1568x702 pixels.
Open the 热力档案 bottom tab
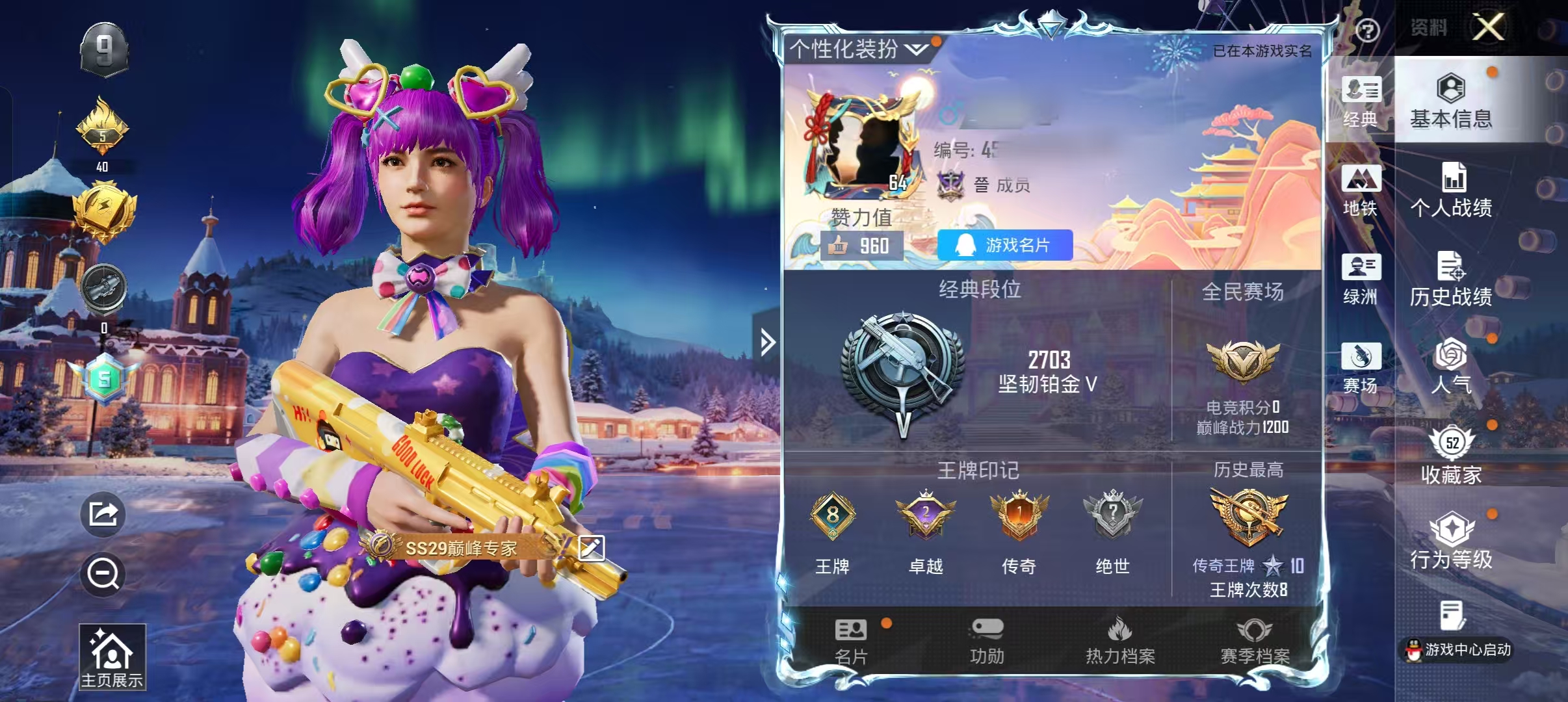[1120, 642]
